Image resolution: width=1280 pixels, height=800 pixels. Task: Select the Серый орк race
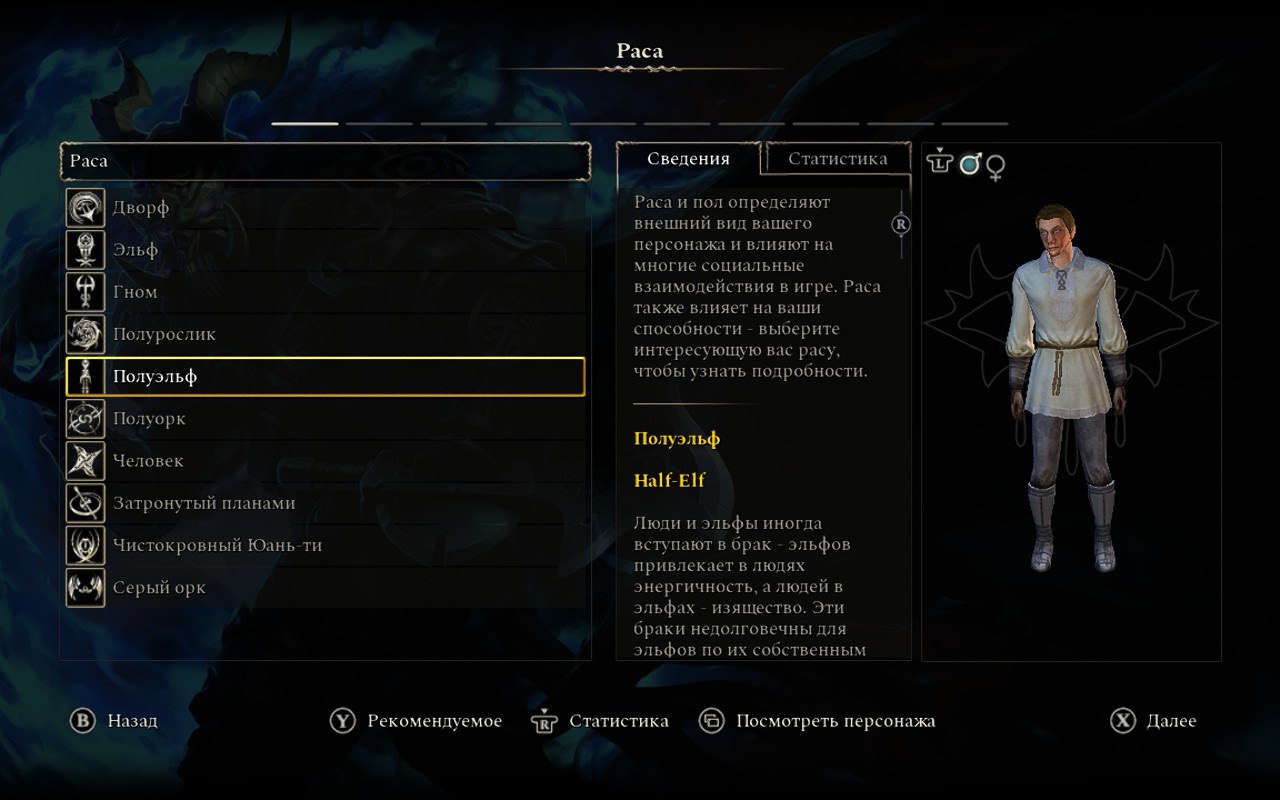point(325,588)
